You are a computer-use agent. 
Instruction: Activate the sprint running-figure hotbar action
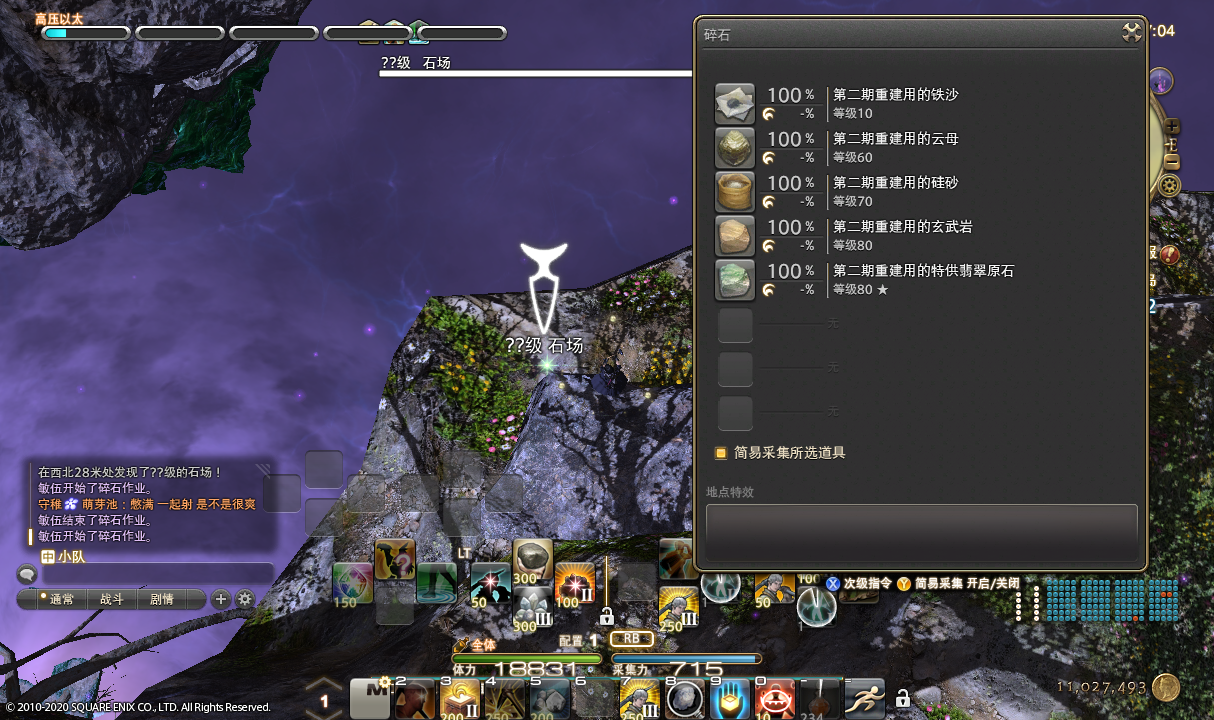863,697
